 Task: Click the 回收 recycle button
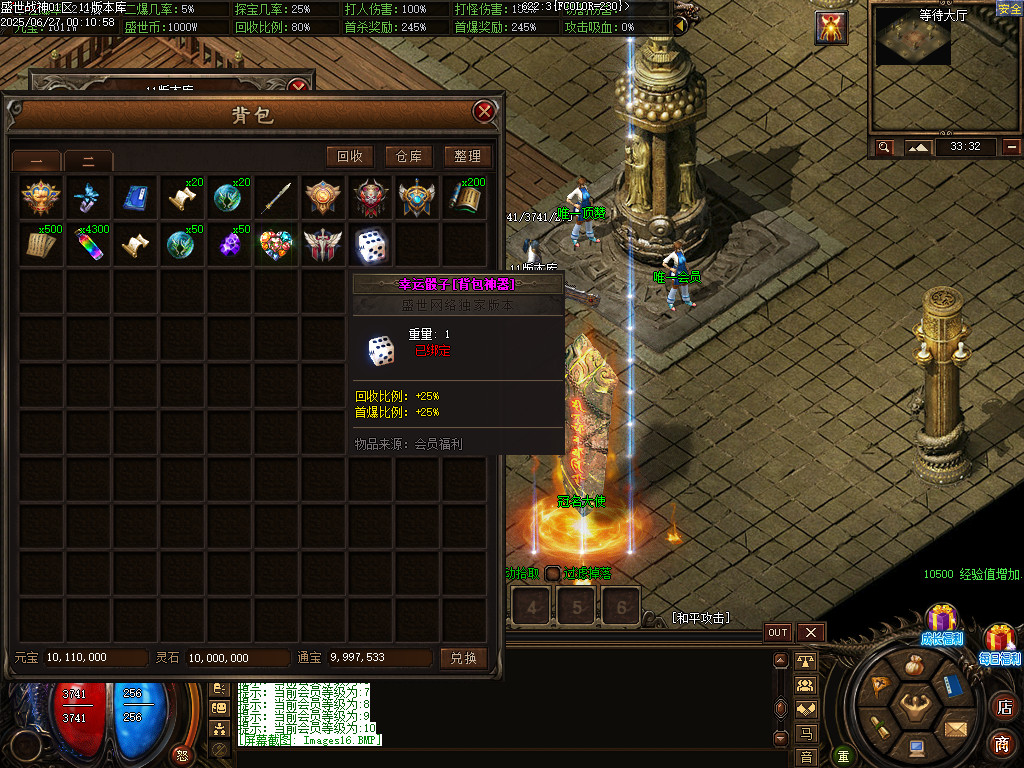[x=350, y=156]
